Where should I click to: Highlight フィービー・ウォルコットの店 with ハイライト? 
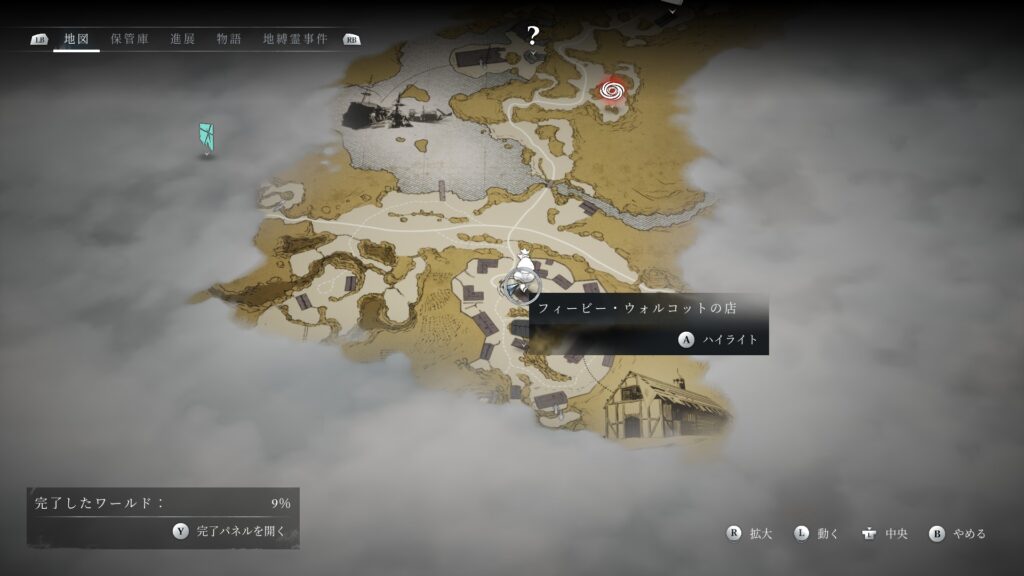[720, 340]
